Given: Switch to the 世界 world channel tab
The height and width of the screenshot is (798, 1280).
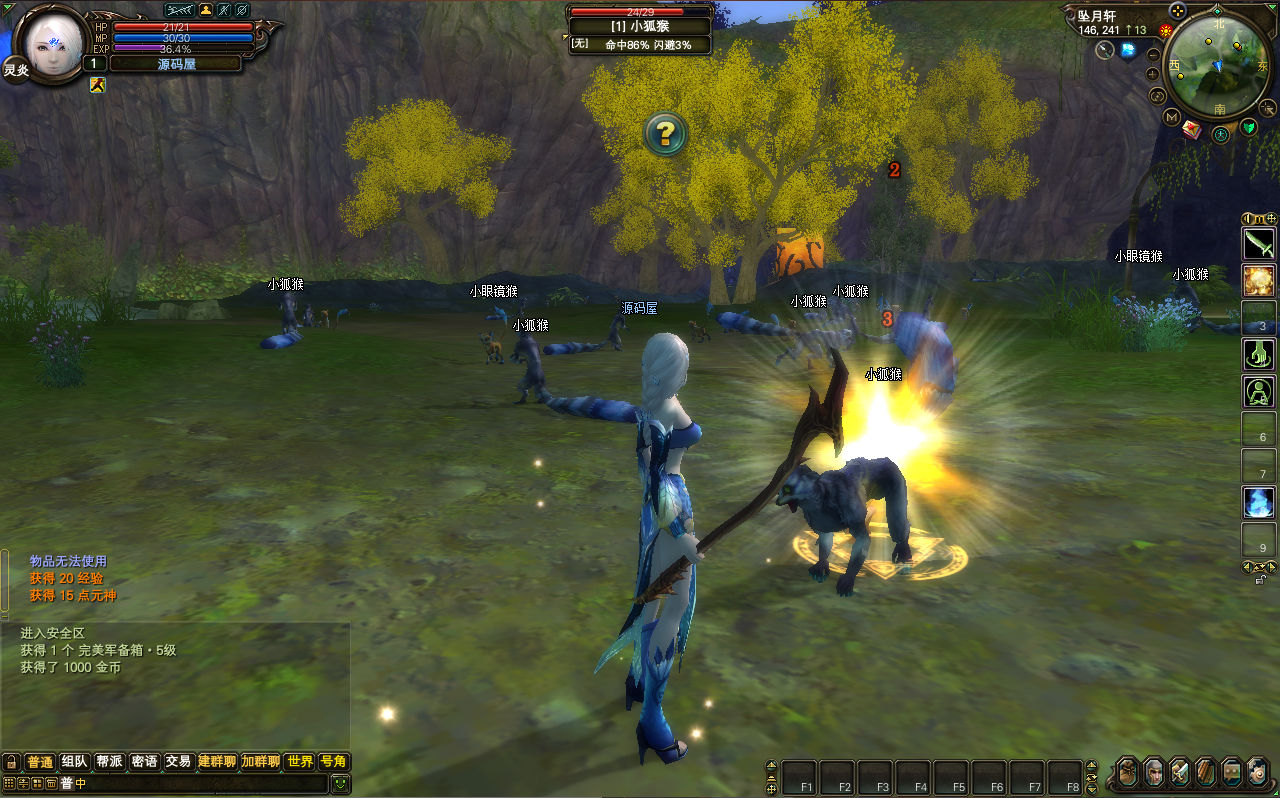Looking at the screenshot, I should 300,762.
